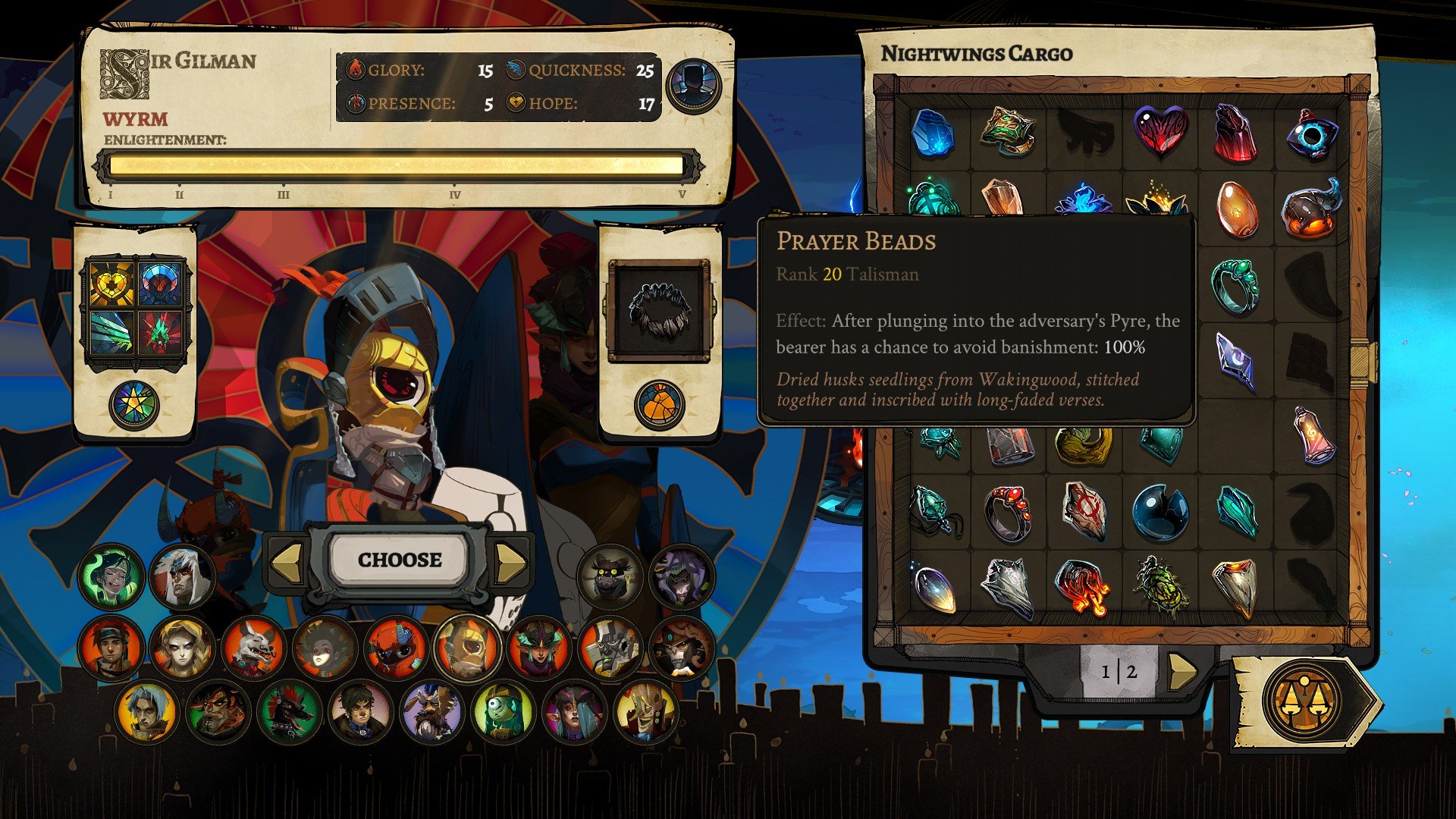This screenshot has height=819, width=1456.
Task: Click the CHOOSE button
Action: click(400, 560)
